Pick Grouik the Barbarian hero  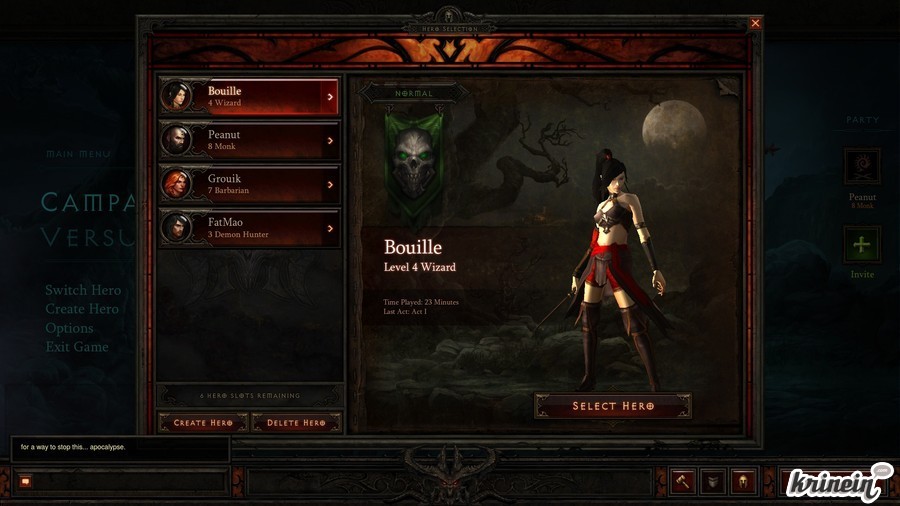pos(249,184)
